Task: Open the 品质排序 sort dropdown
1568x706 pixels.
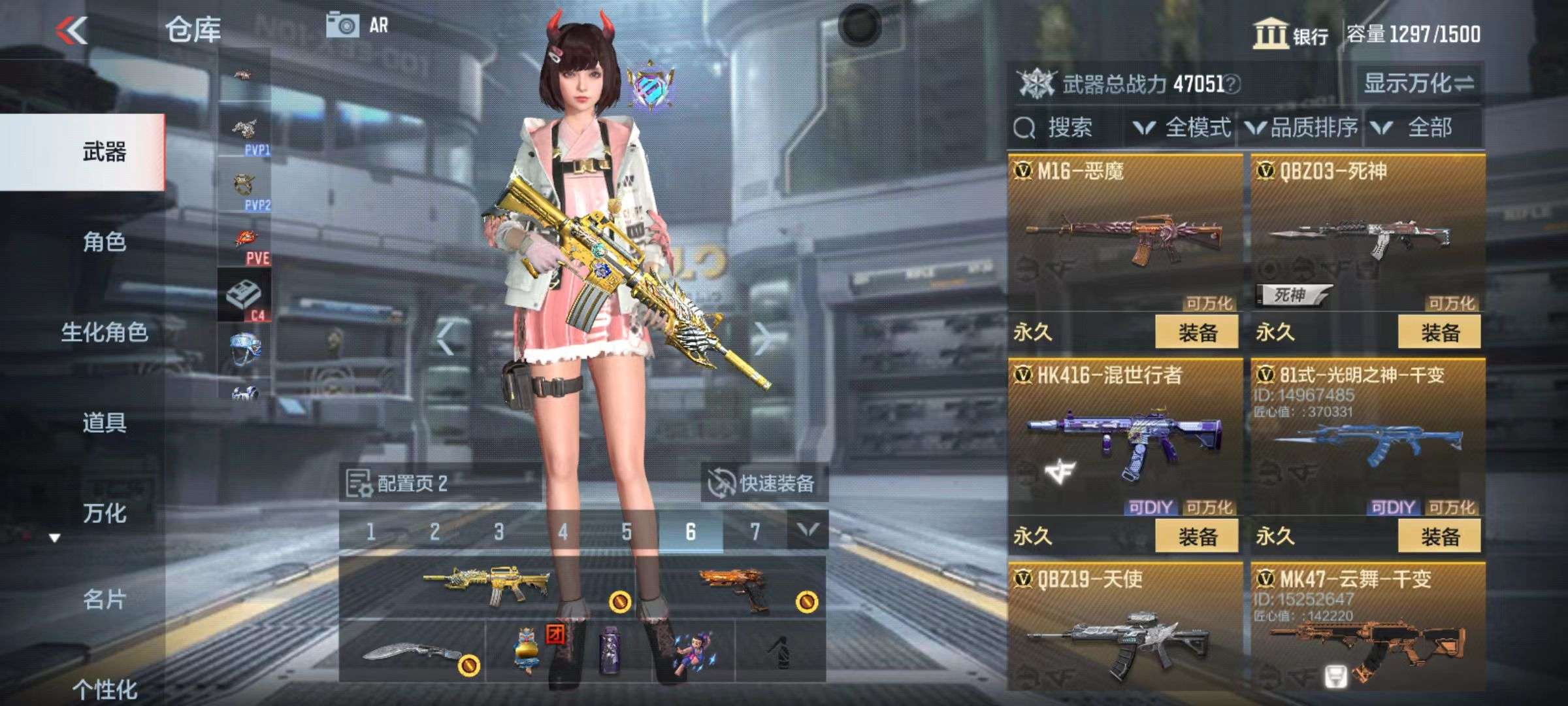Action: (x=1302, y=127)
